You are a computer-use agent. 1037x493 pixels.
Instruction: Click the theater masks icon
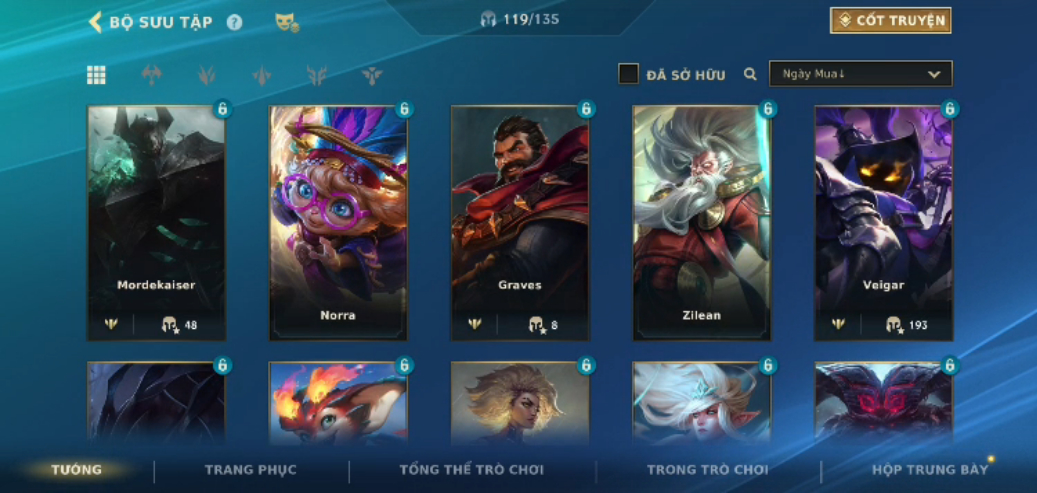point(287,22)
